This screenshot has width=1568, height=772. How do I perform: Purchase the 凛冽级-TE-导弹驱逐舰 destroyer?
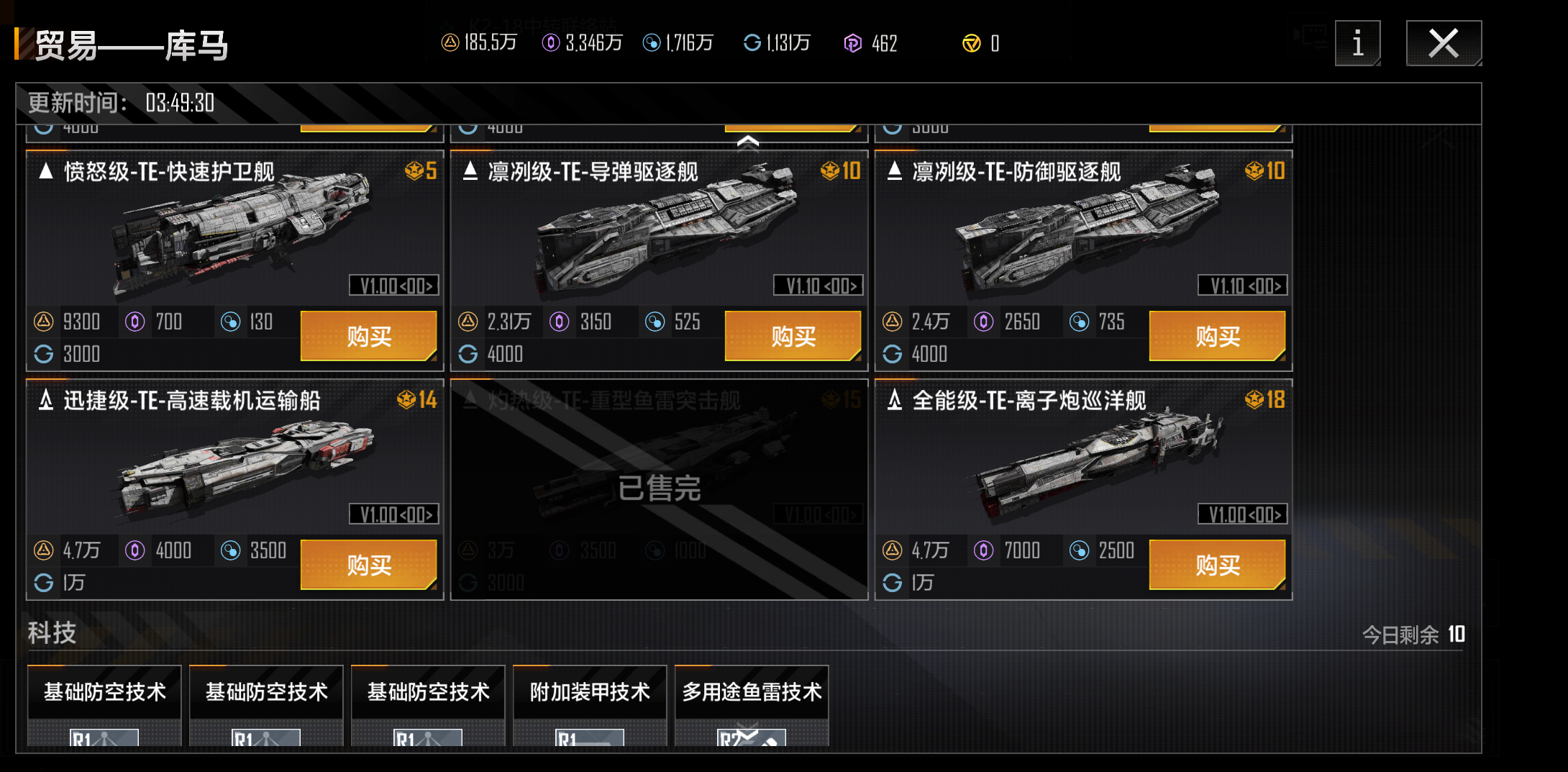[x=793, y=335]
